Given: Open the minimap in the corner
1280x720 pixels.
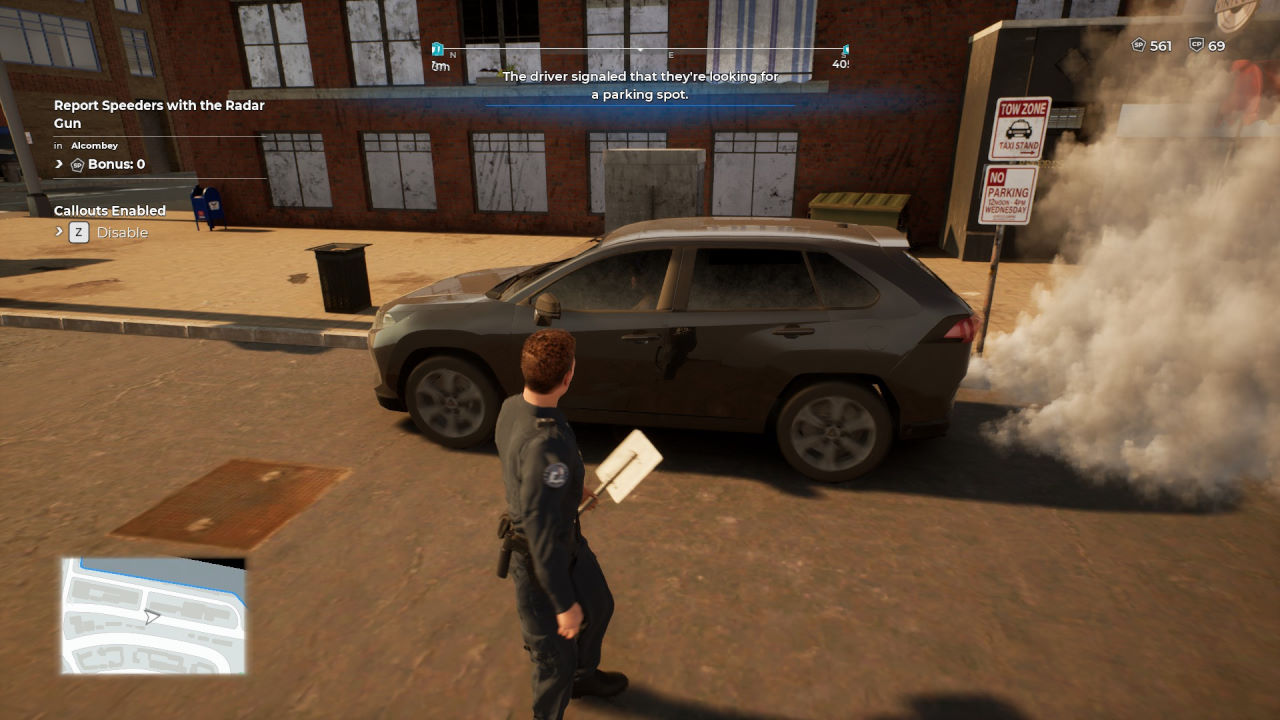Looking at the screenshot, I should coord(153,616).
